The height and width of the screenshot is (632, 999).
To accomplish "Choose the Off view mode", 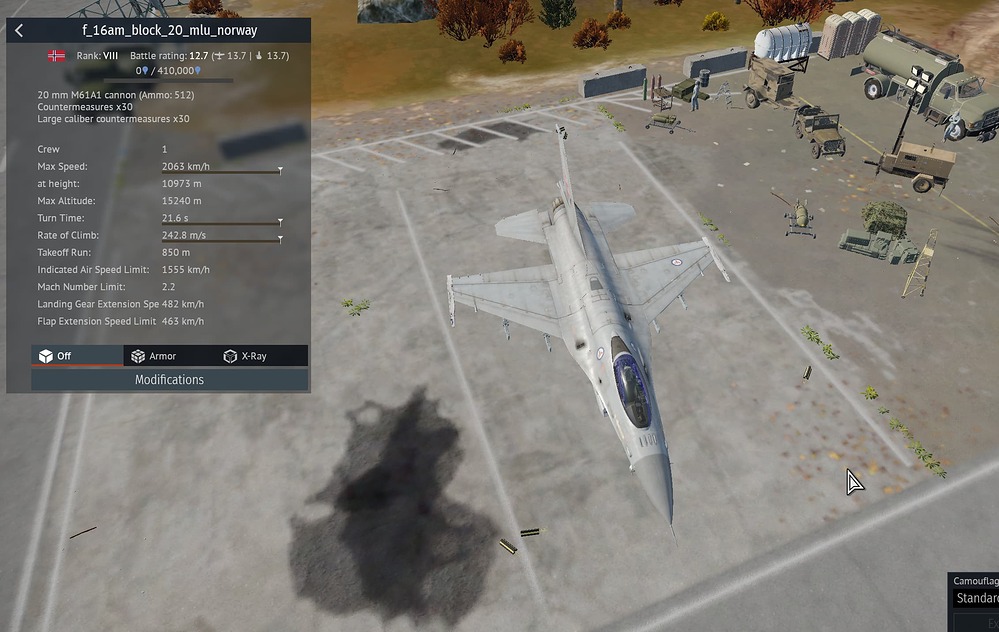I will (x=56, y=356).
